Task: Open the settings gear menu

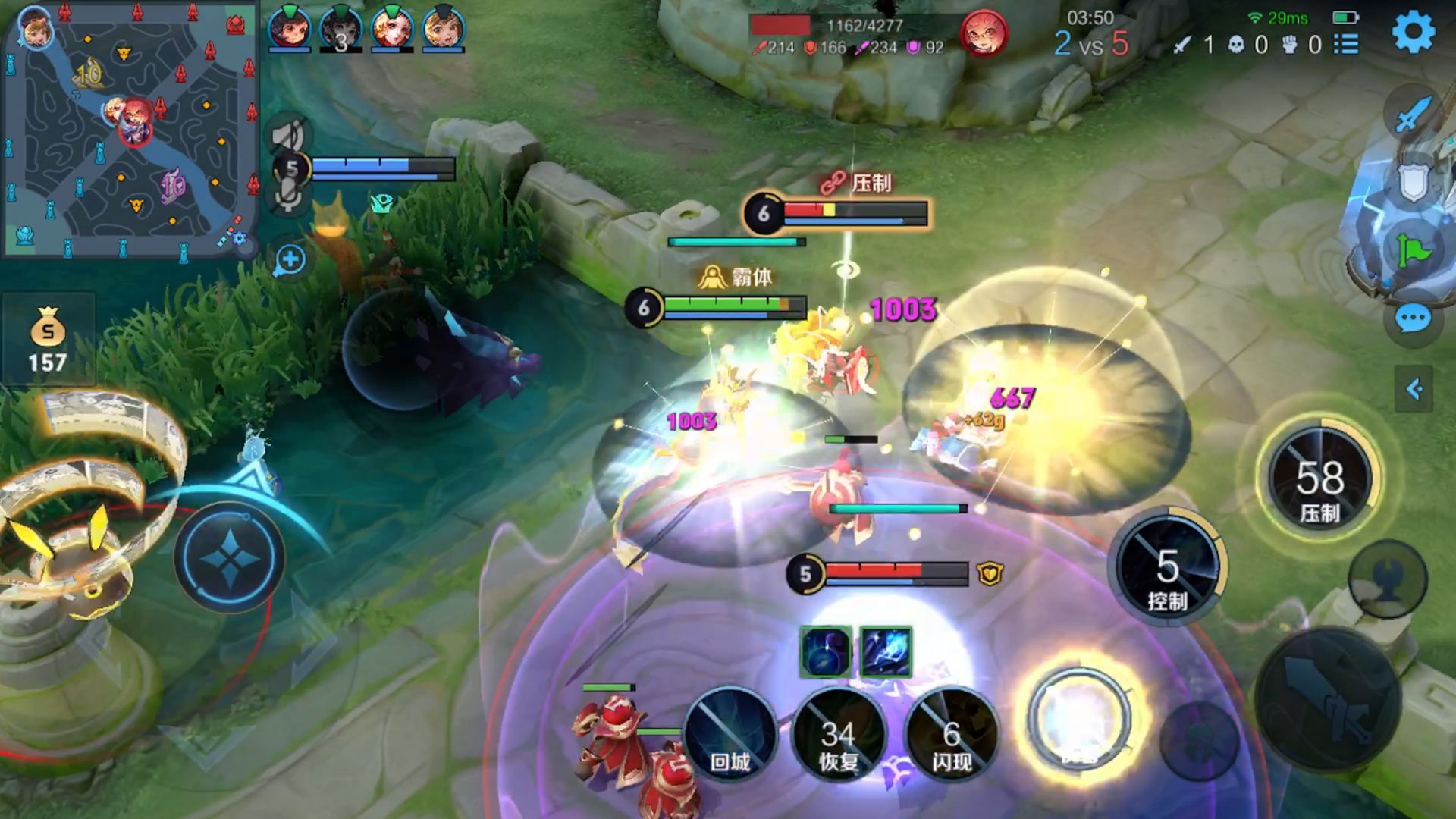Action: [x=1413, y=32]
